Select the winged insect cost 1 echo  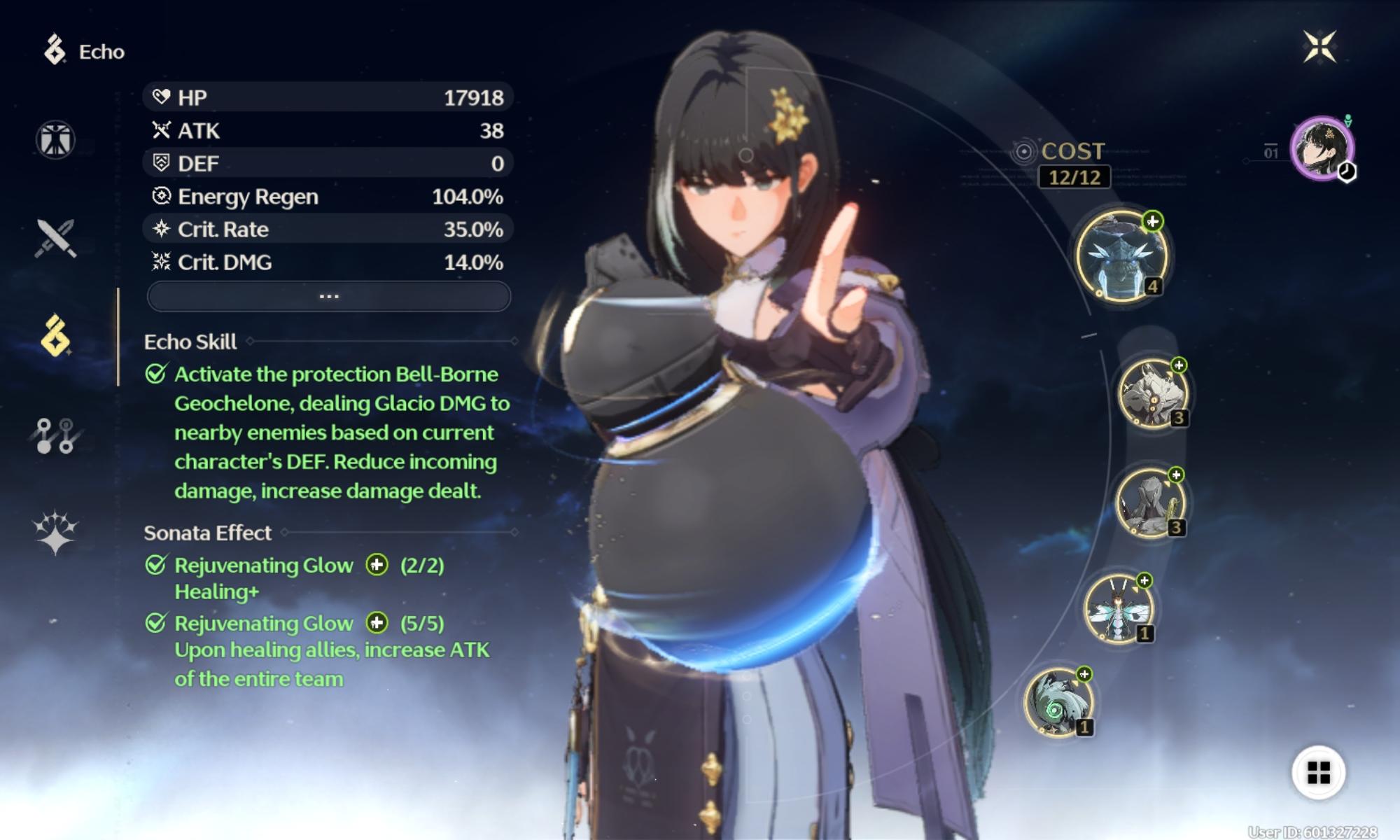[x=1118, y=608]
